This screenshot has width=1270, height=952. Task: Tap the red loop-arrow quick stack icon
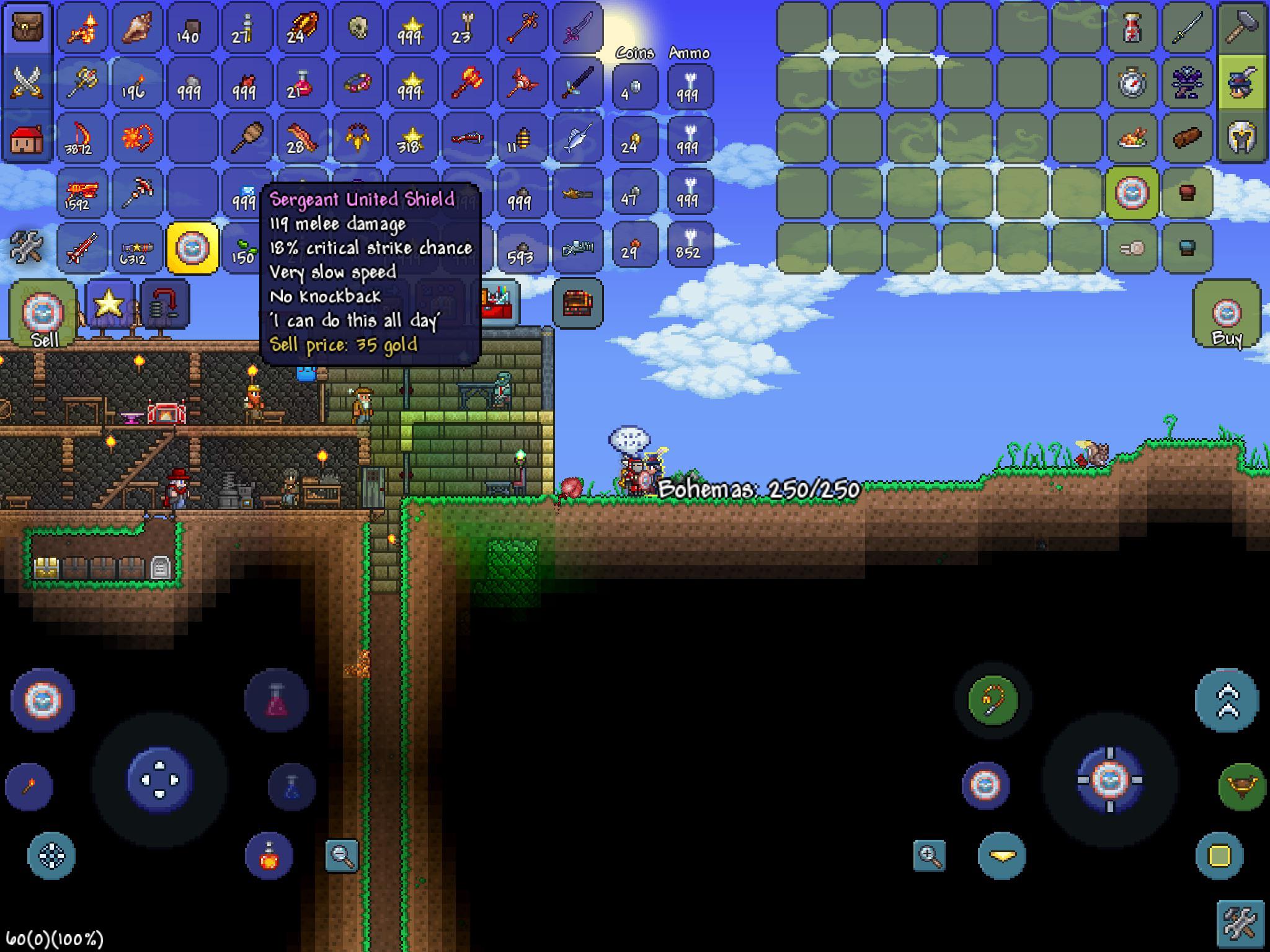[165, 304]
